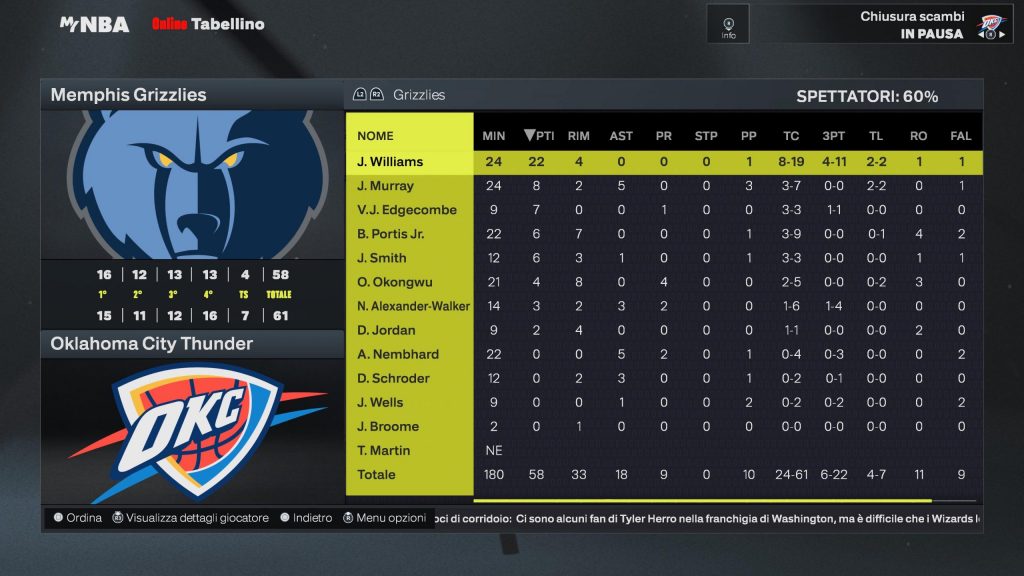Image resolution: width=1024 pixels, height=576 pixels.
Task: Select J. Broome's row
Action: (x=388, y=426)
